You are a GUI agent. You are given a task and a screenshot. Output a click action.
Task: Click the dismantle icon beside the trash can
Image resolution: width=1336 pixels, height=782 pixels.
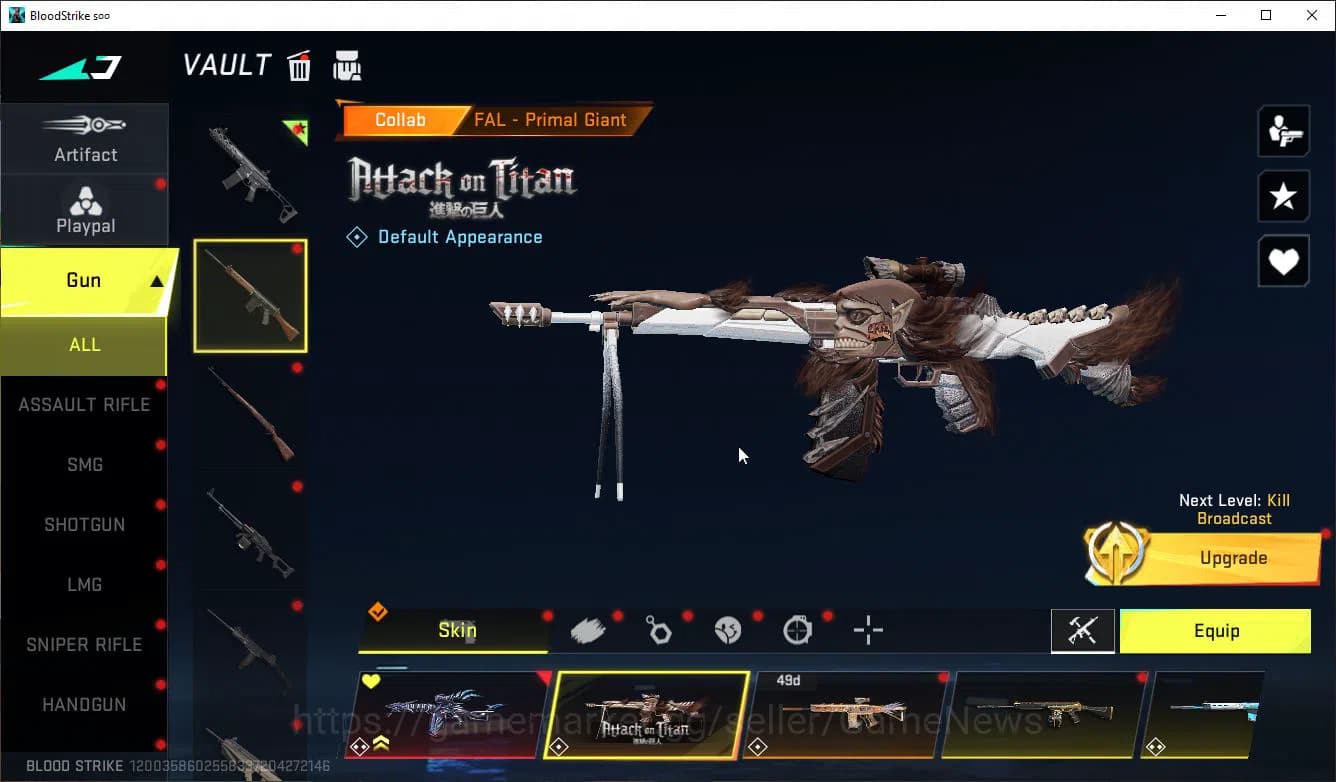[347, 65]
